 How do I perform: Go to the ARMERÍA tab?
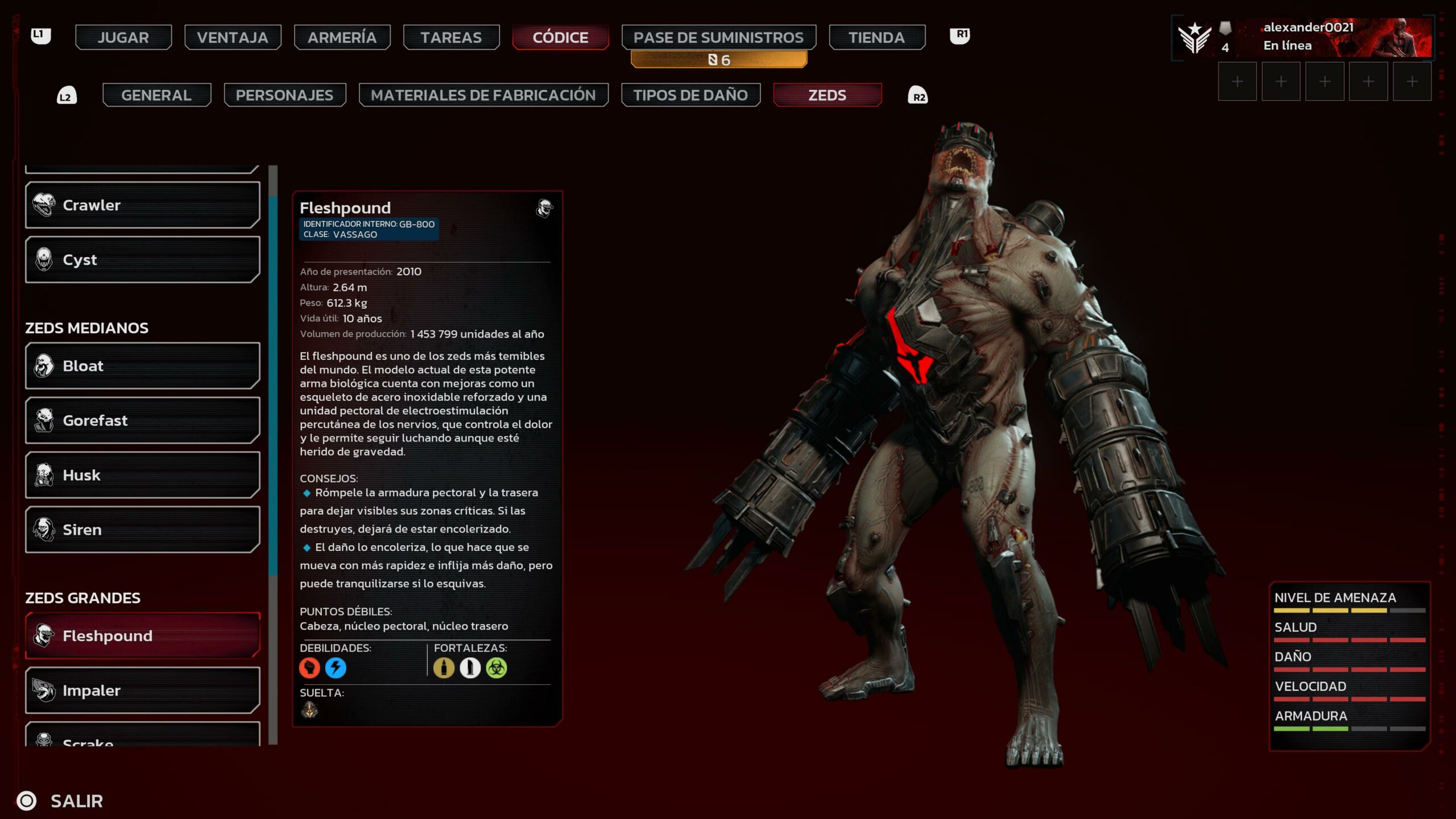342,38
